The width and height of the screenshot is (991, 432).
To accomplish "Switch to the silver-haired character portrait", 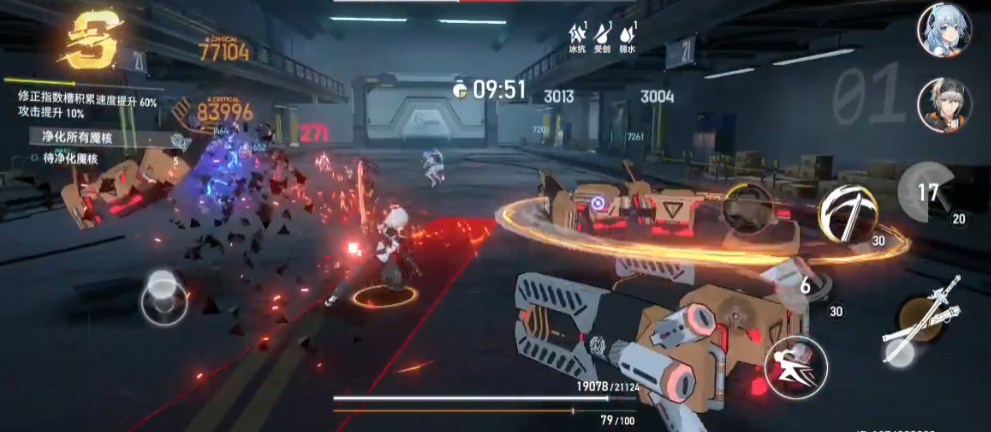I will [943, 106].
